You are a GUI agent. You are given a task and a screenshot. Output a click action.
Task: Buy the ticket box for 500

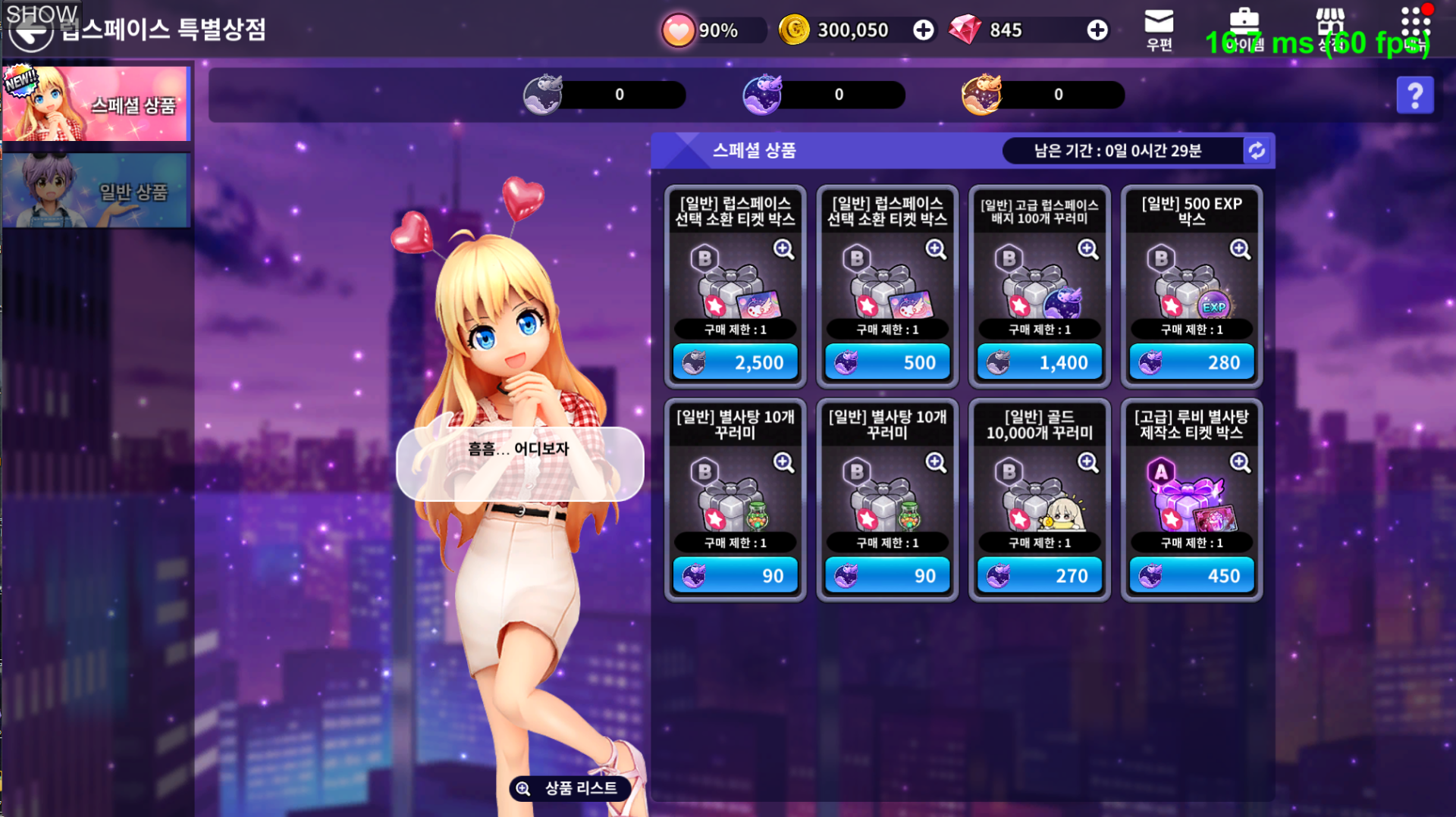coord(886,362)
